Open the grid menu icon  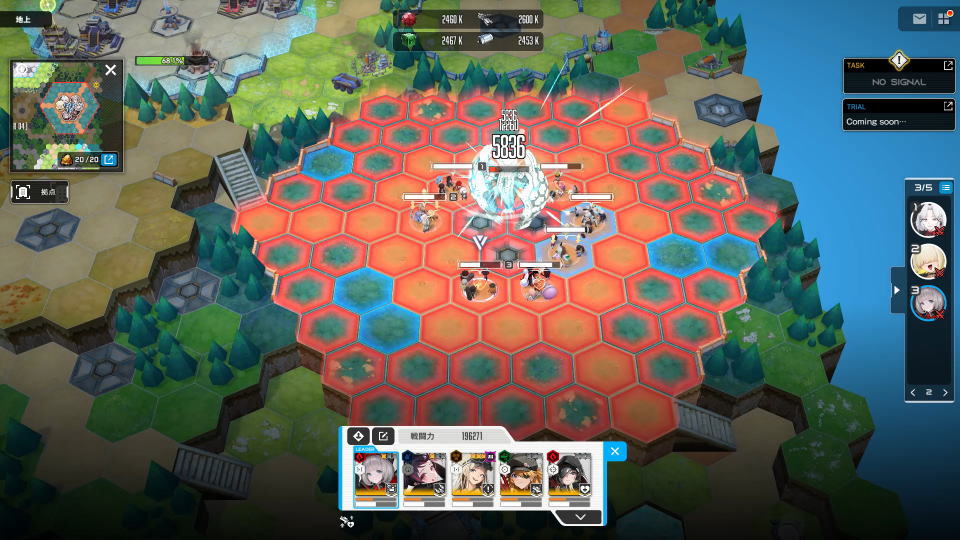[943, 18]
